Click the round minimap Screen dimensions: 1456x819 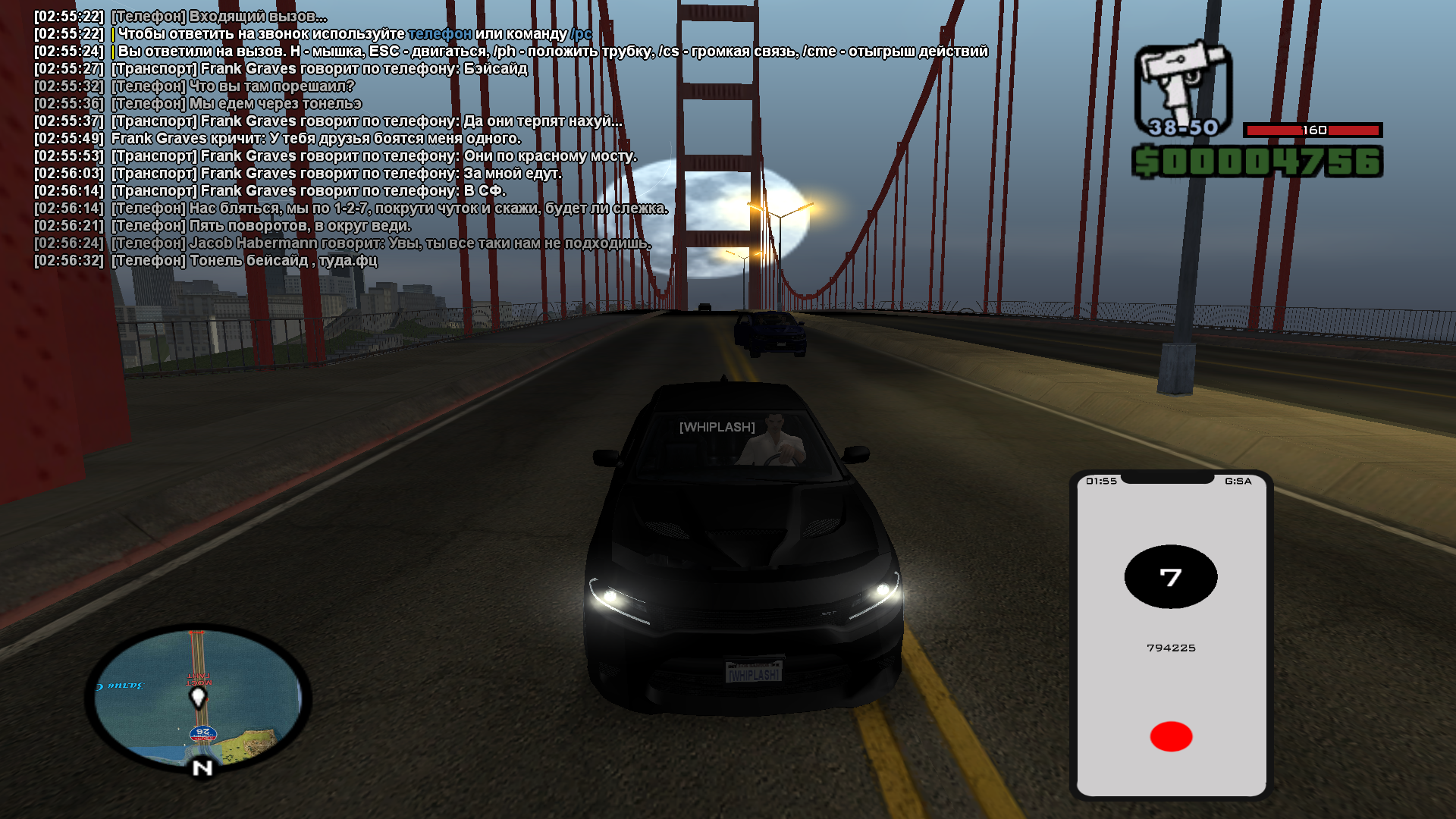(x=198, y=698)
